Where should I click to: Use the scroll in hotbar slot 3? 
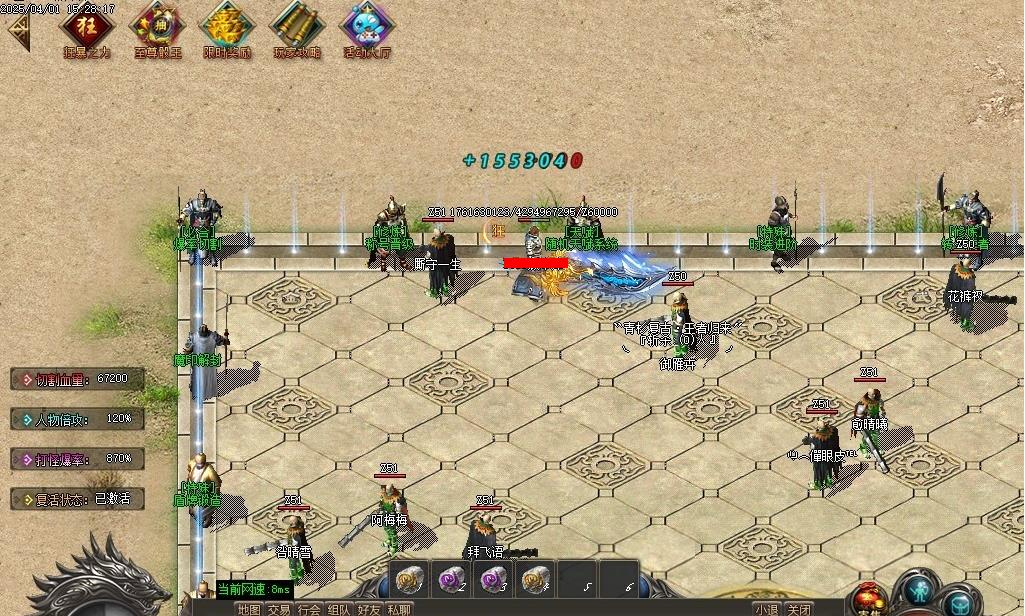(492, 579)
